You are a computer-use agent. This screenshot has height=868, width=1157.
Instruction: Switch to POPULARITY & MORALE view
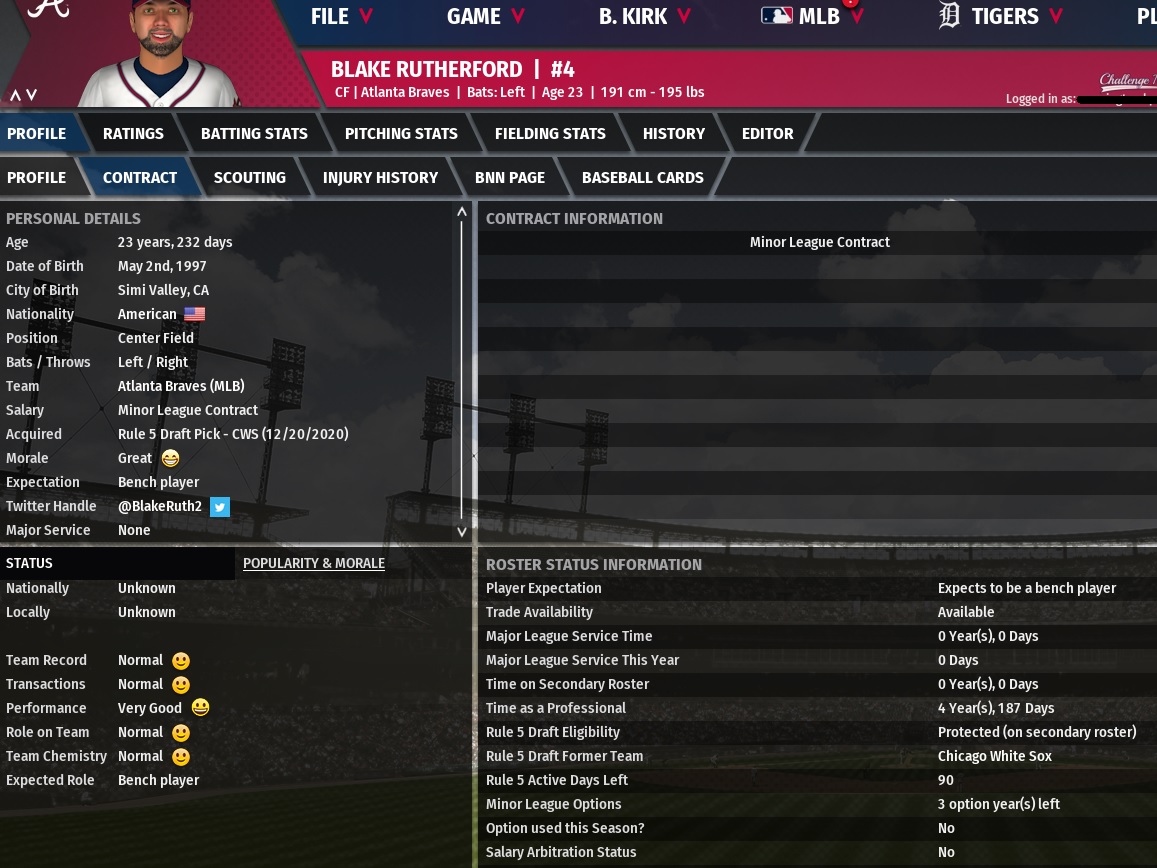tap(313, 563)
